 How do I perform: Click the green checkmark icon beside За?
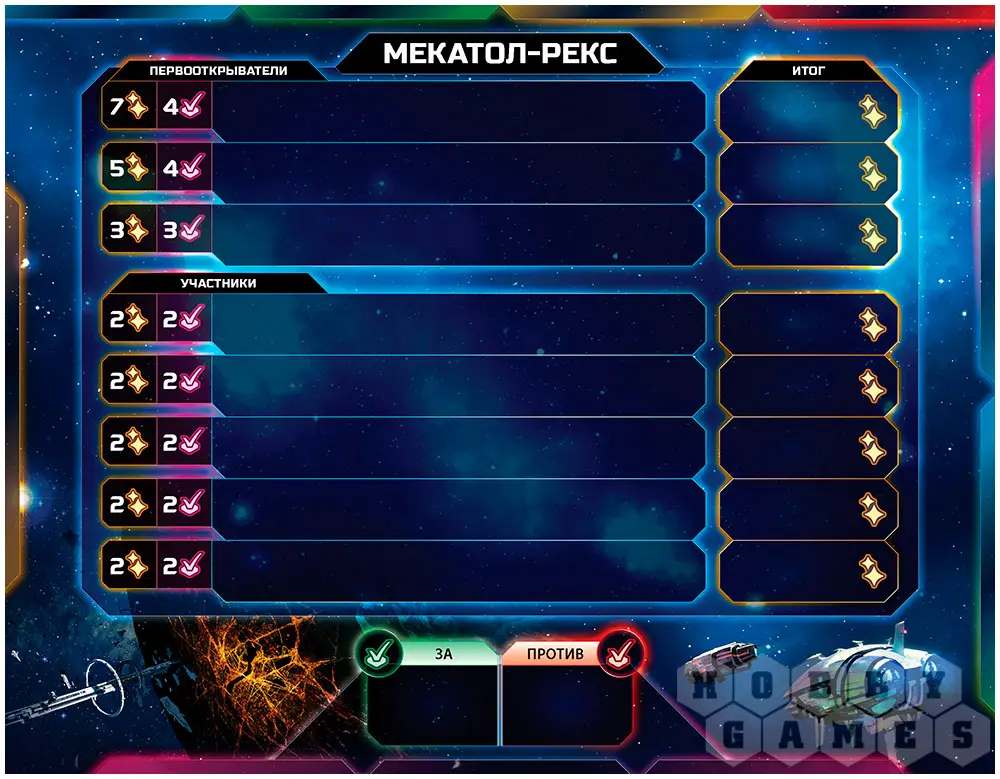pos(378,654)
